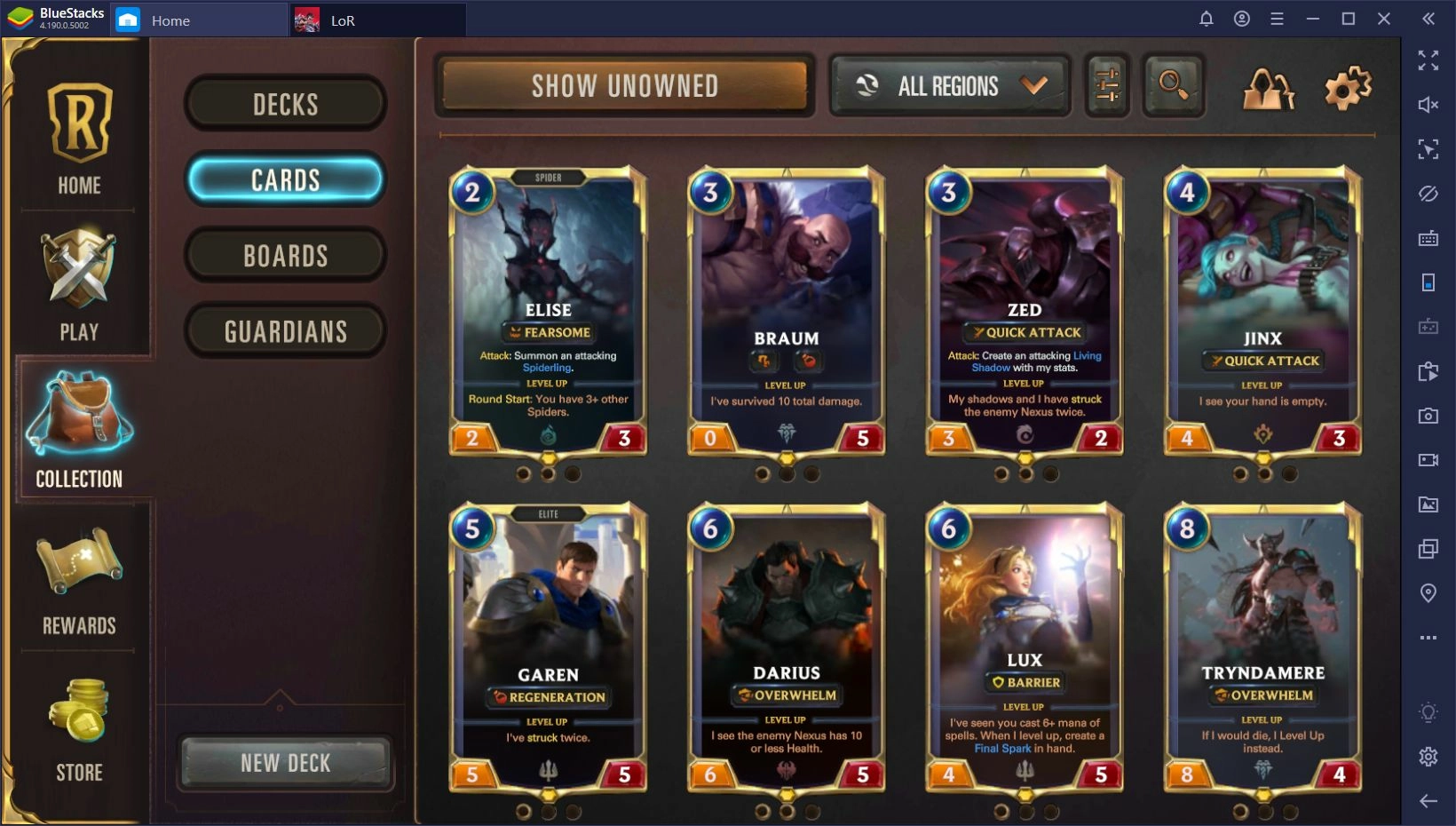Take a screenshot with the camera icon
Viewport: 1456px width, 826px height.
pos(1428,415)
